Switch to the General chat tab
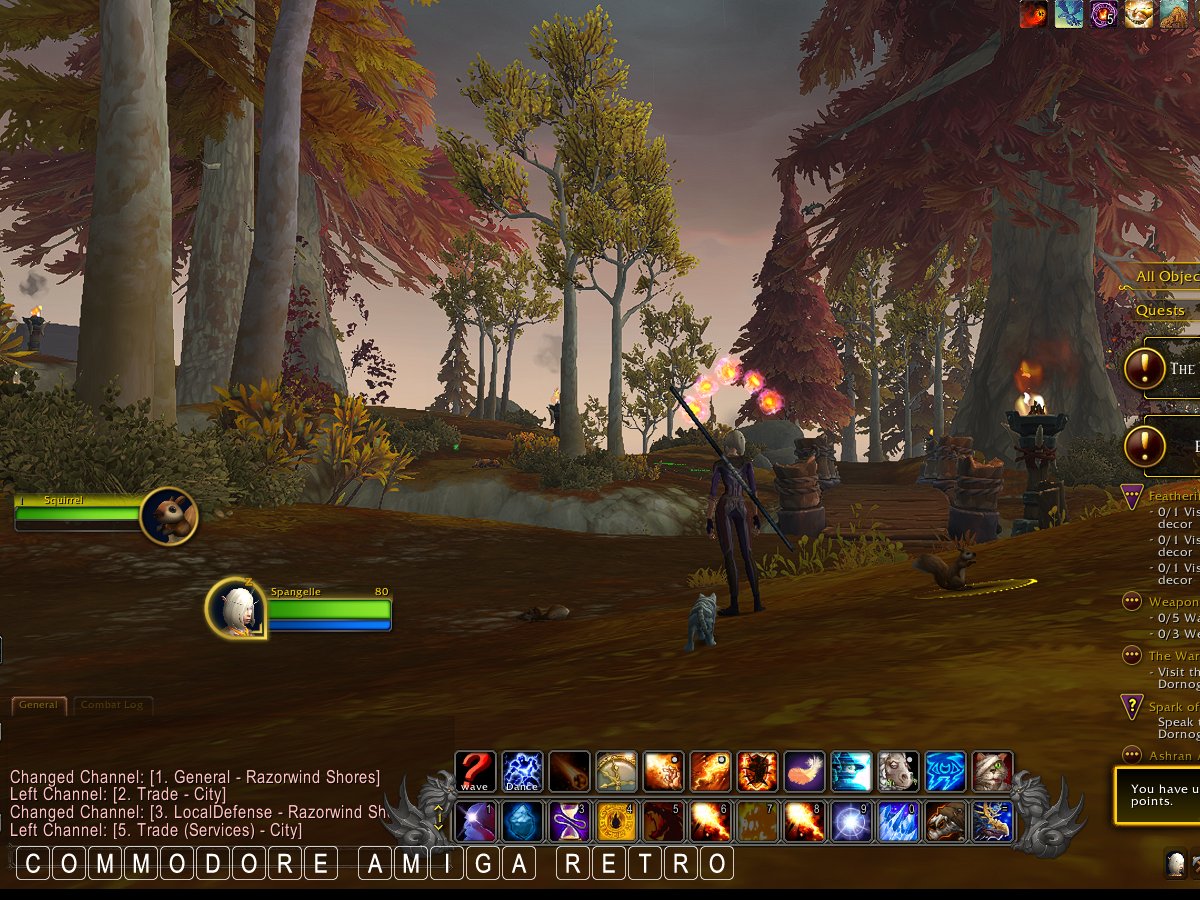This screenshot has height=900, width=1200. coord(39,705)
